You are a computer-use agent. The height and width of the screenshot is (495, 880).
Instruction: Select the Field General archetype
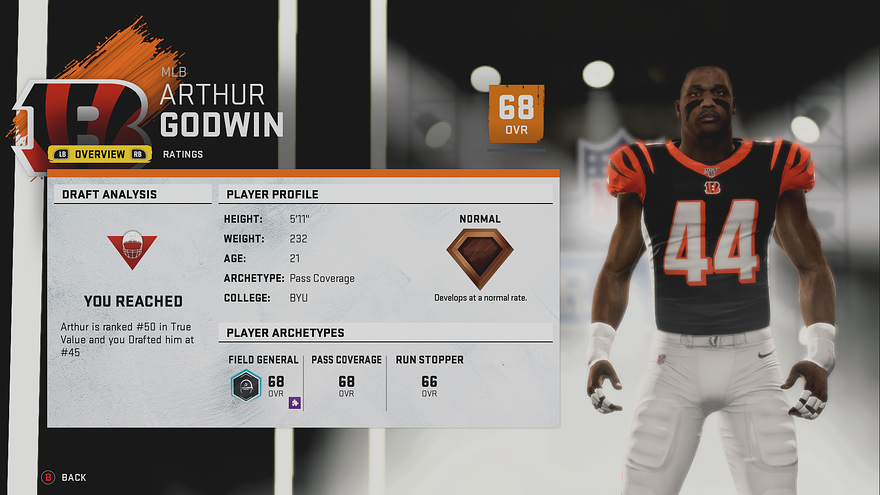[x=263, y=380]
